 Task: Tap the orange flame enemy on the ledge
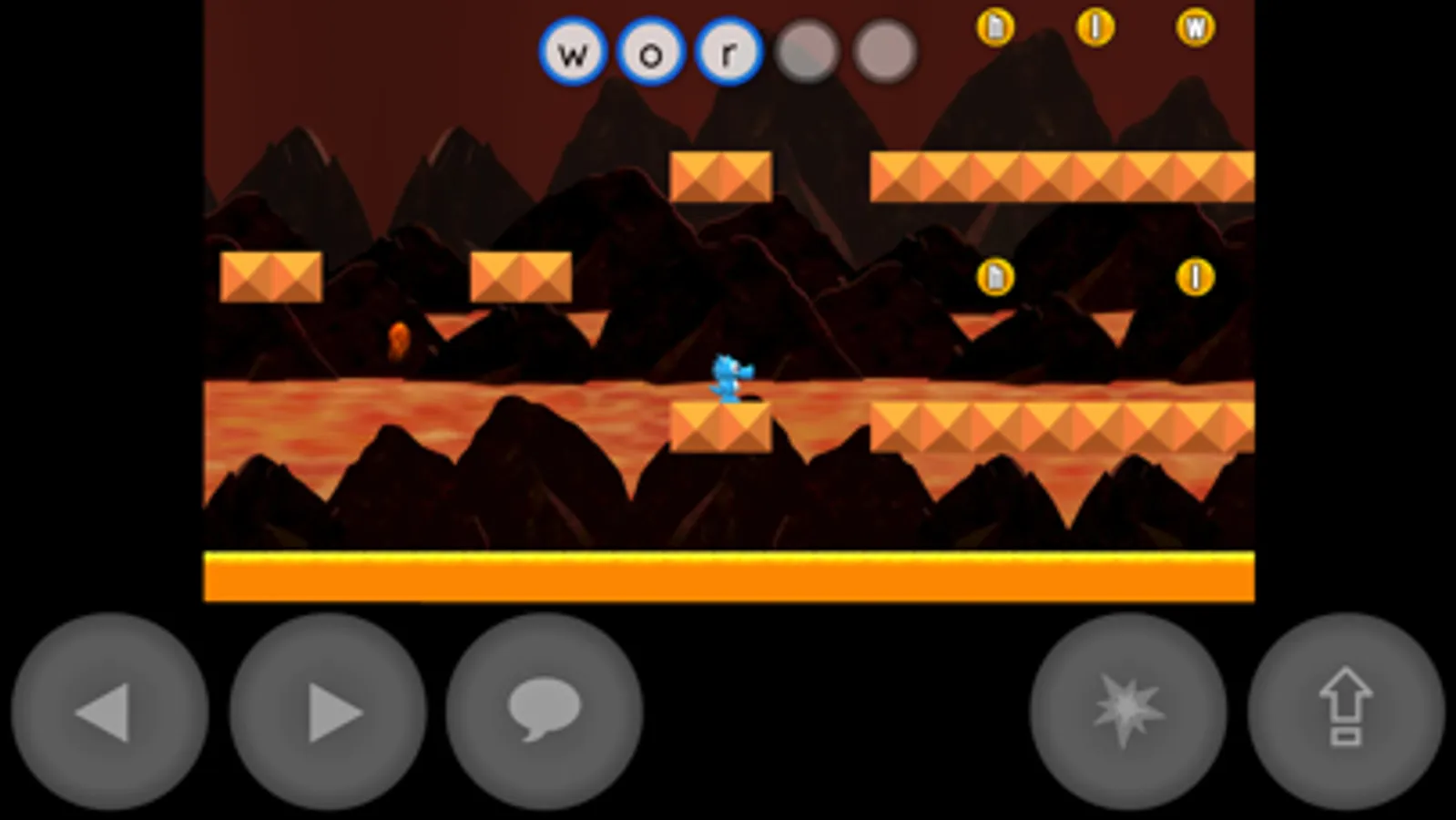[x=399, y=340]
